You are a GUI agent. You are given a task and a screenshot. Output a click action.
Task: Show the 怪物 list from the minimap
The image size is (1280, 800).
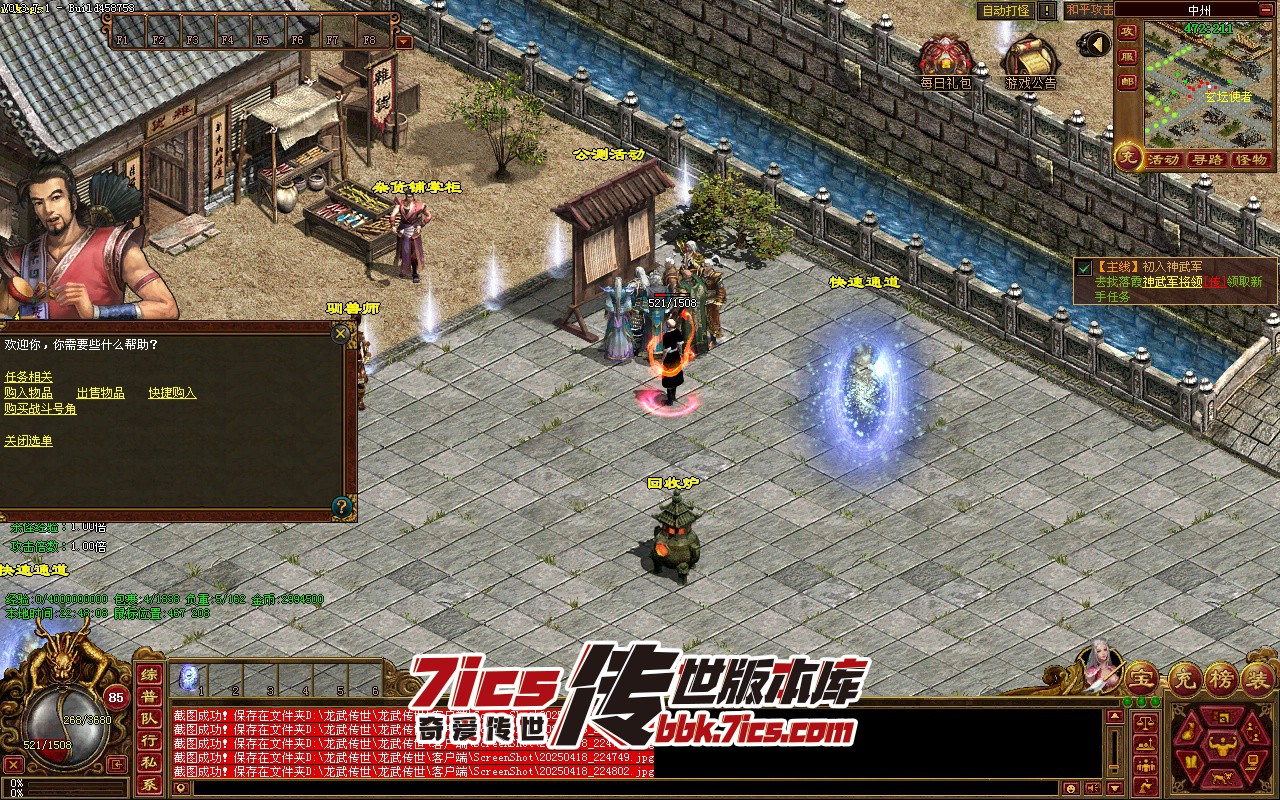1251,160
